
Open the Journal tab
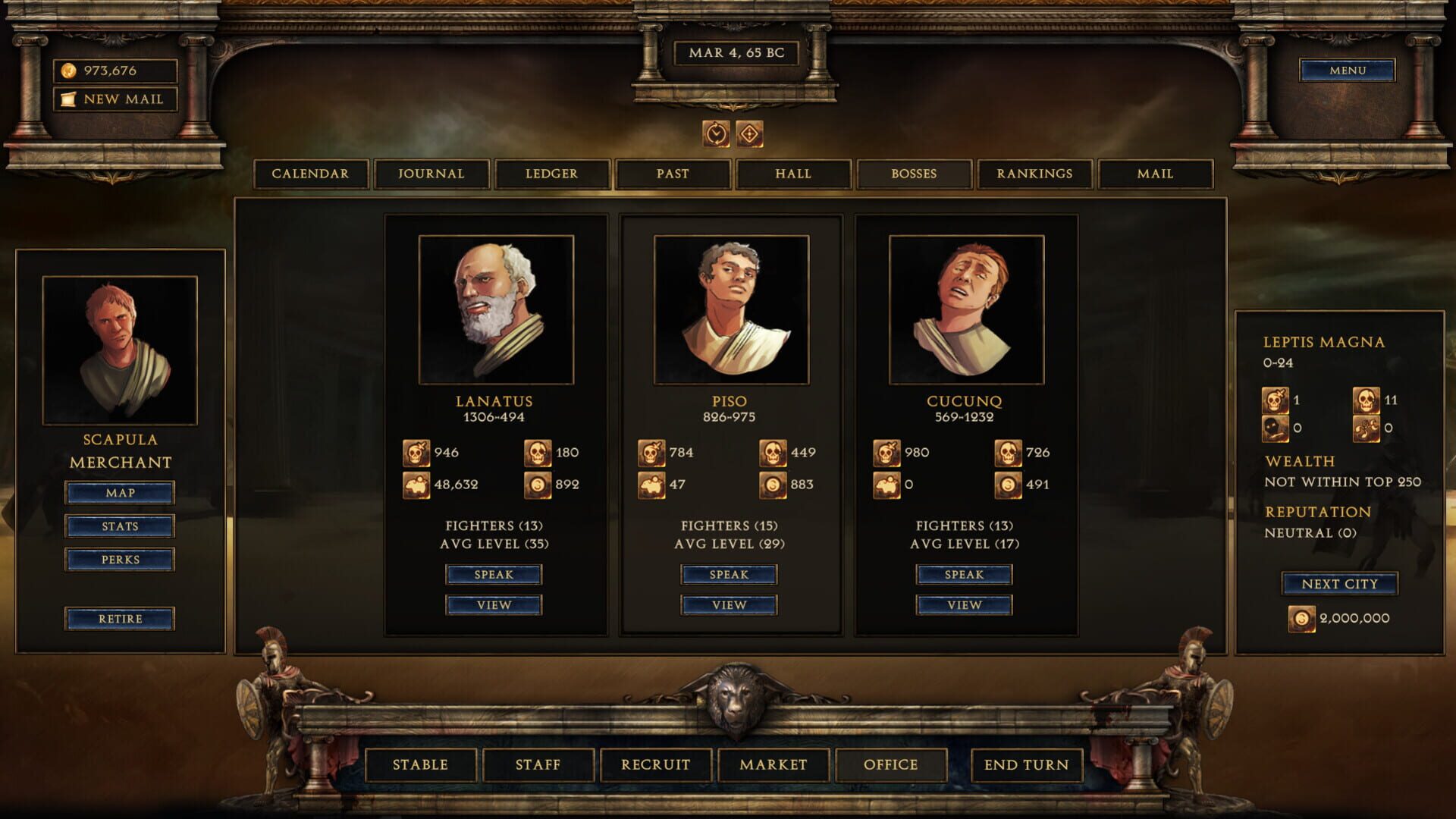click(431, 174)
